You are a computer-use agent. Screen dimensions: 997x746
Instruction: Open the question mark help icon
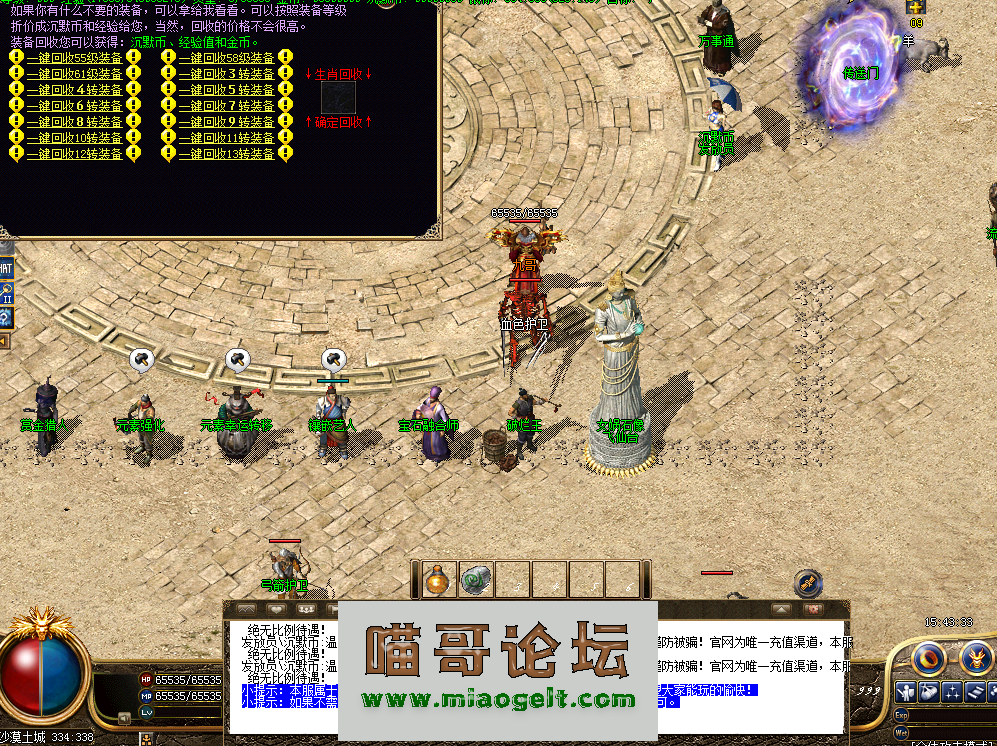(x=6, y=318)
